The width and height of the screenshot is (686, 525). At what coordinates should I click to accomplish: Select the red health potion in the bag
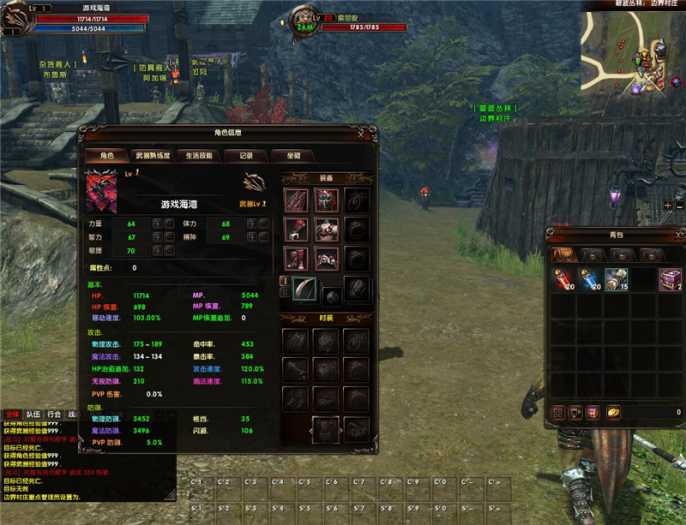pos(564,281)
